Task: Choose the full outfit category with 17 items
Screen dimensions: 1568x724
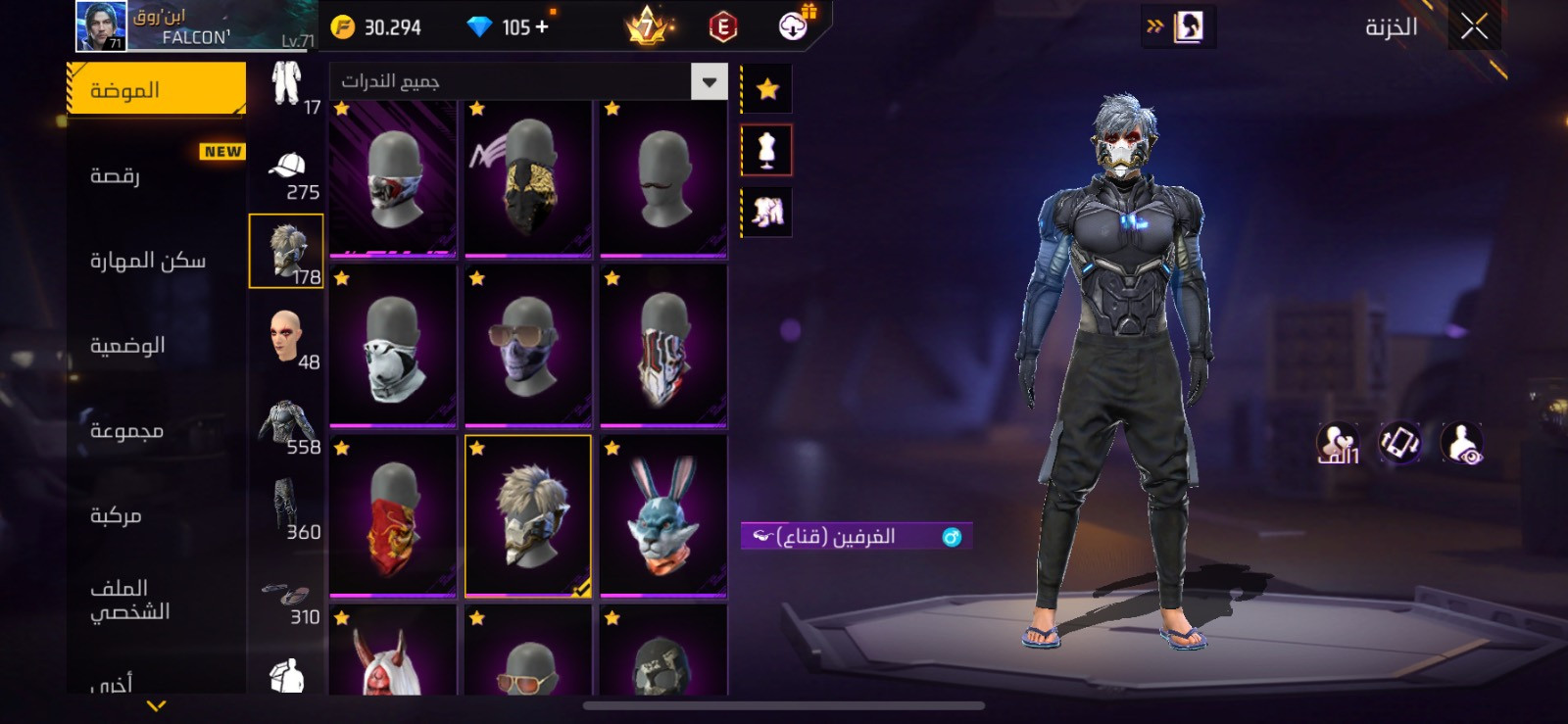Action: coord(286,86)
